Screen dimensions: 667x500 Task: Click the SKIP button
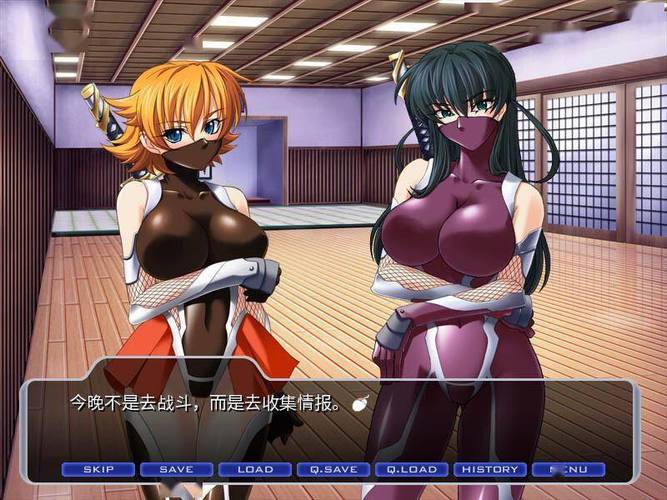coord(98,469)
